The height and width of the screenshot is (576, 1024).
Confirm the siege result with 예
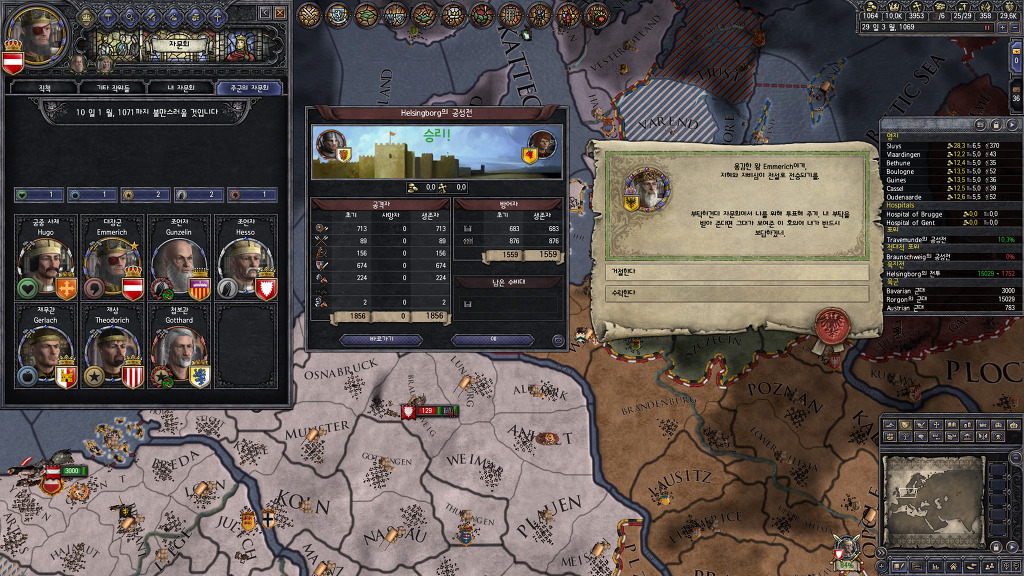(x=493, y=340)
